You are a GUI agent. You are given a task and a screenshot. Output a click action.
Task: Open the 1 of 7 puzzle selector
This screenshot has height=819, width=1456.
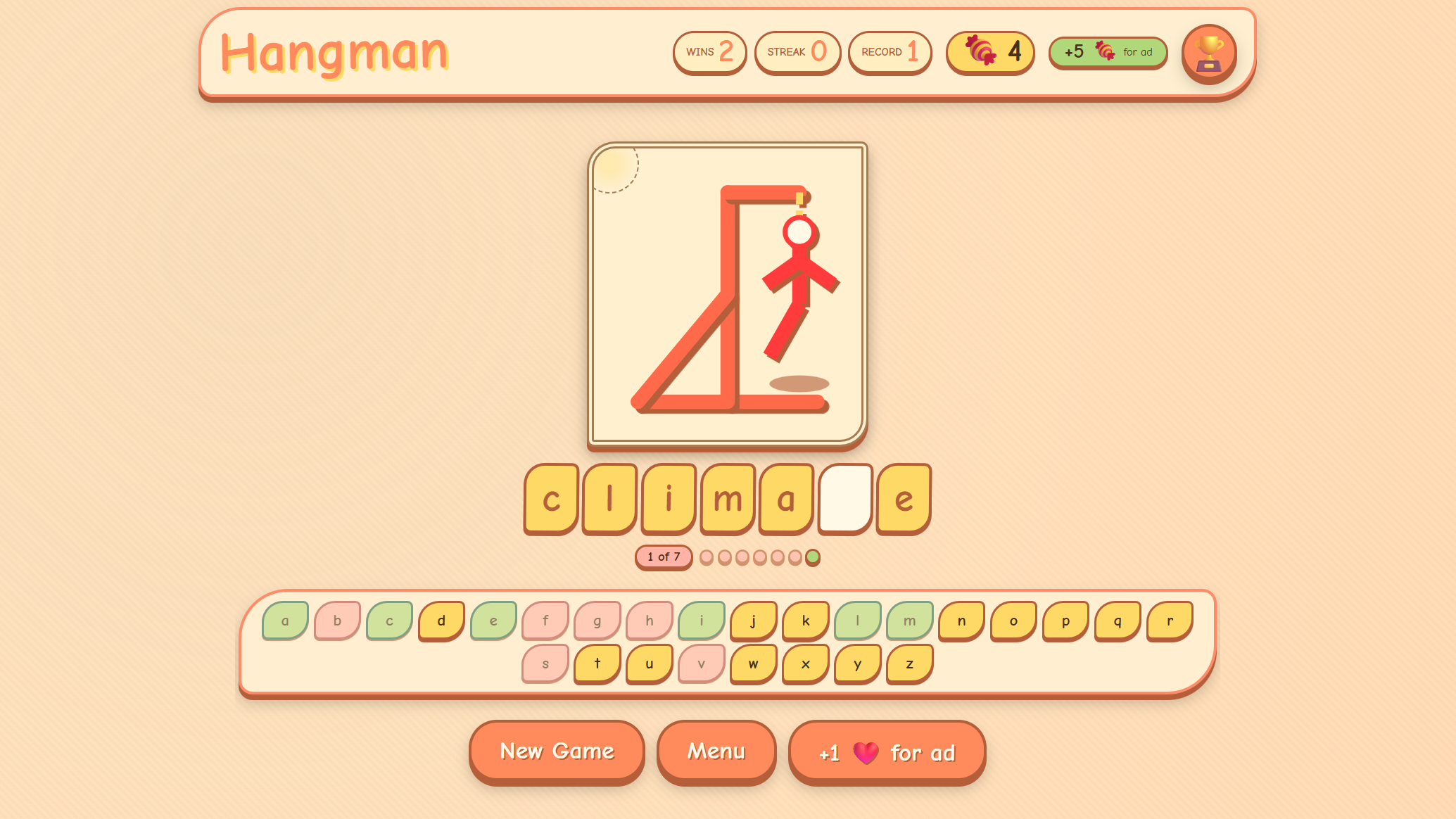point(662,556)
